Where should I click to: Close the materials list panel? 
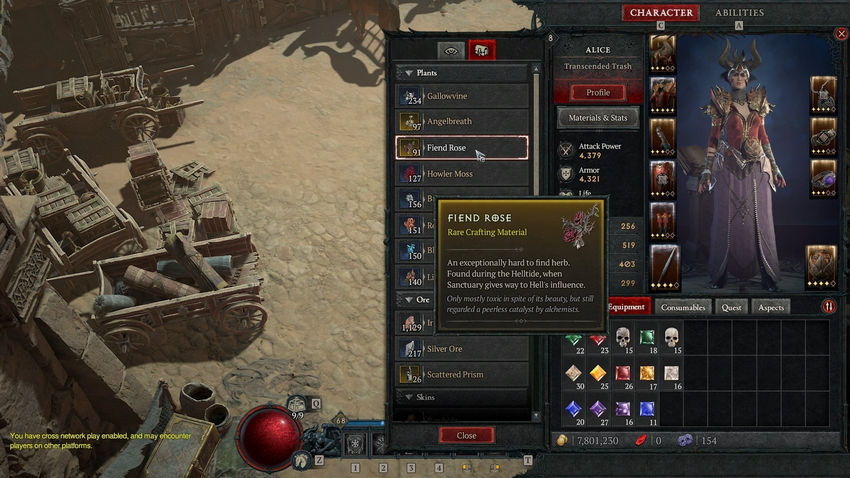coord(466,435)
